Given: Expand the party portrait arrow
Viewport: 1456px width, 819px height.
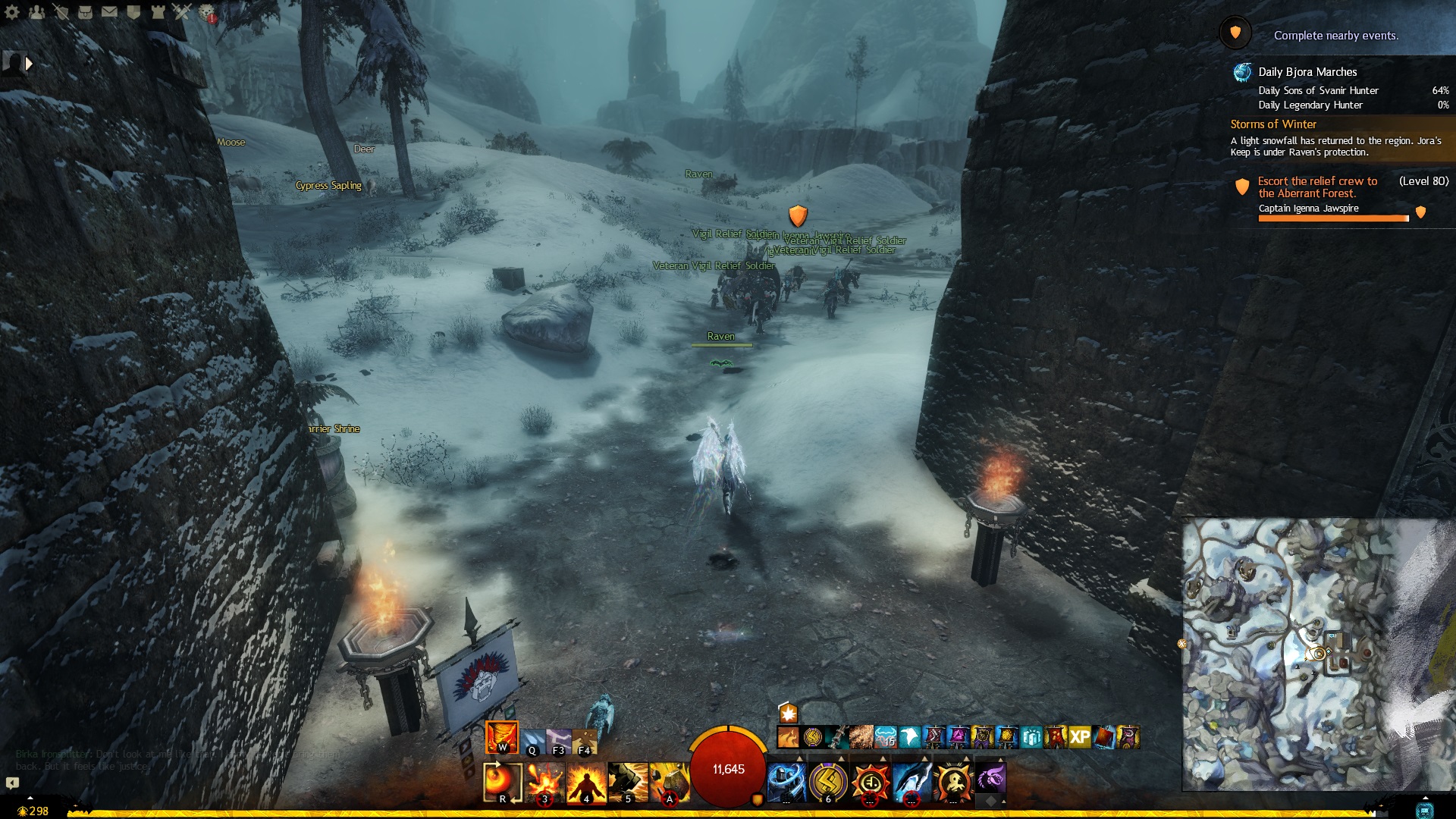Looking at the screenshot, I should [x=29, y=64].
